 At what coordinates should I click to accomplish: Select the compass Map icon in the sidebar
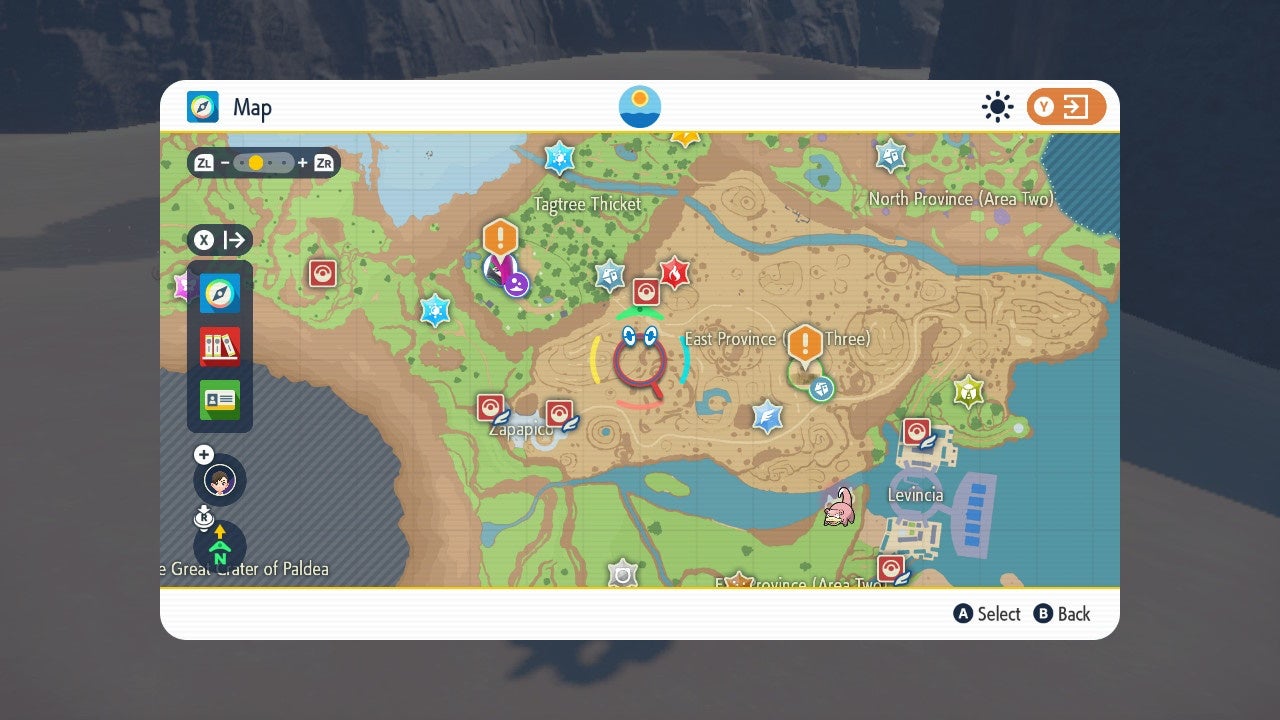(219, 293)
